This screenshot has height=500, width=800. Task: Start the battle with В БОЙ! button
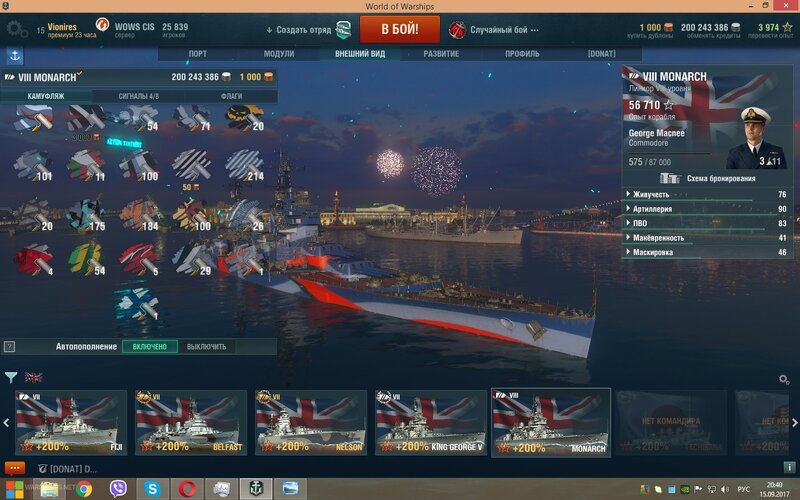point(399,28)
